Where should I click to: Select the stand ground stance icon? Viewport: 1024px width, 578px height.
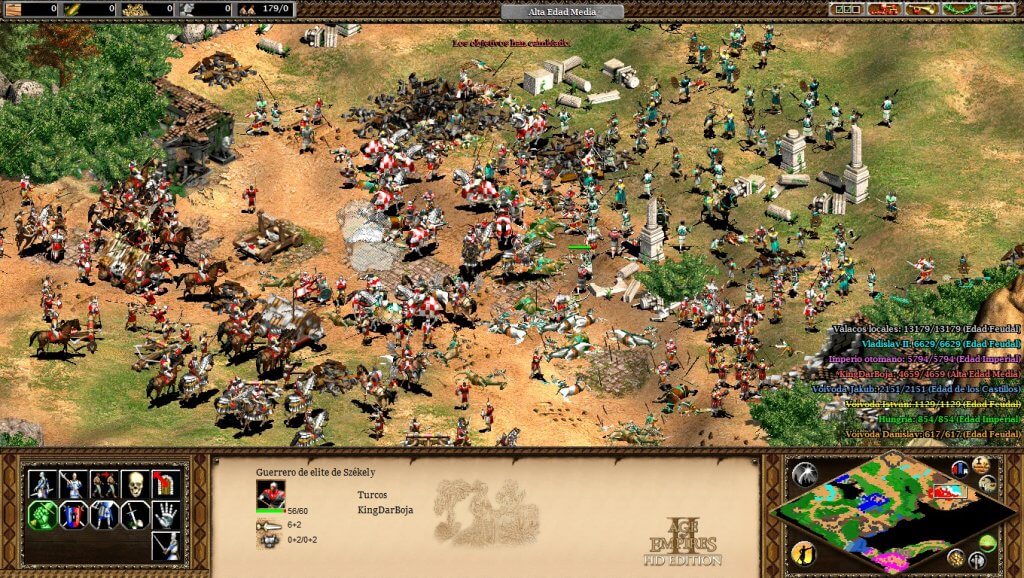pyautogui.click(x=104, y=516)
